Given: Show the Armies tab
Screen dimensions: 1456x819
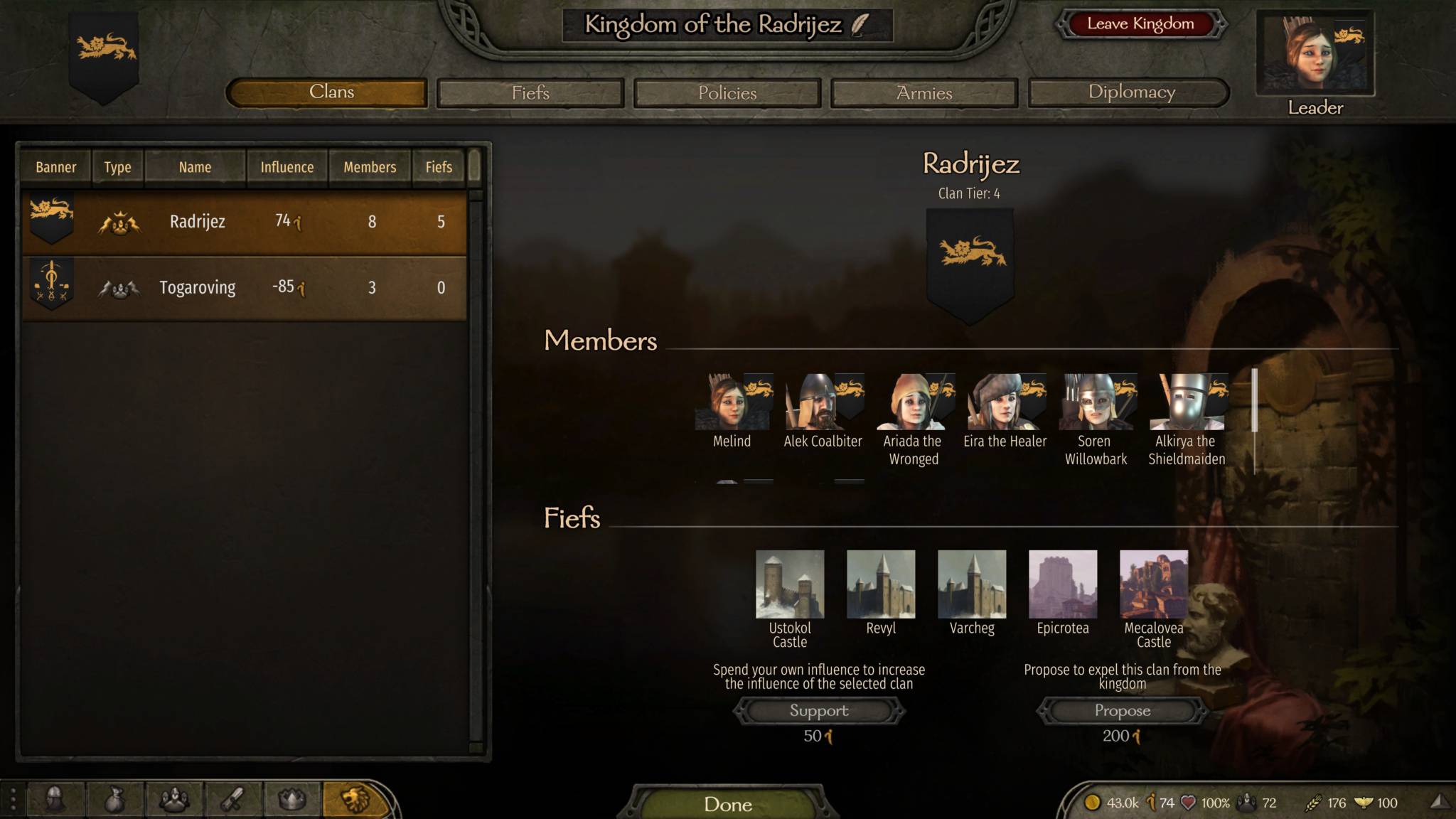Looking at the screenshot, I should 924,93.
